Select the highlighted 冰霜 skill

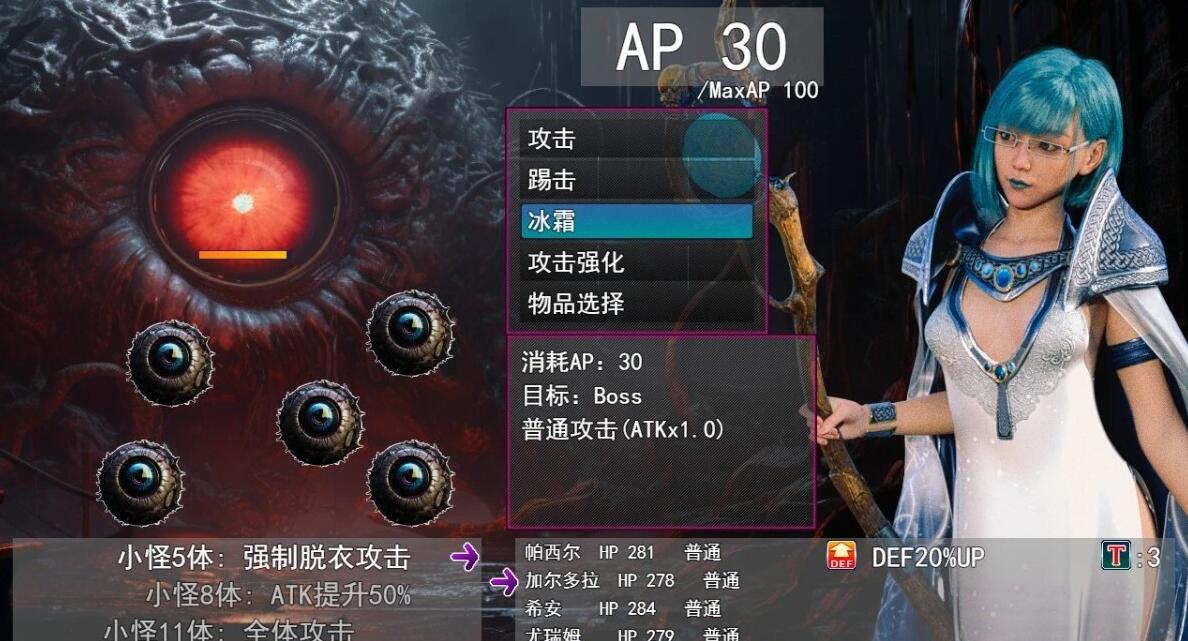pos(636,221)
